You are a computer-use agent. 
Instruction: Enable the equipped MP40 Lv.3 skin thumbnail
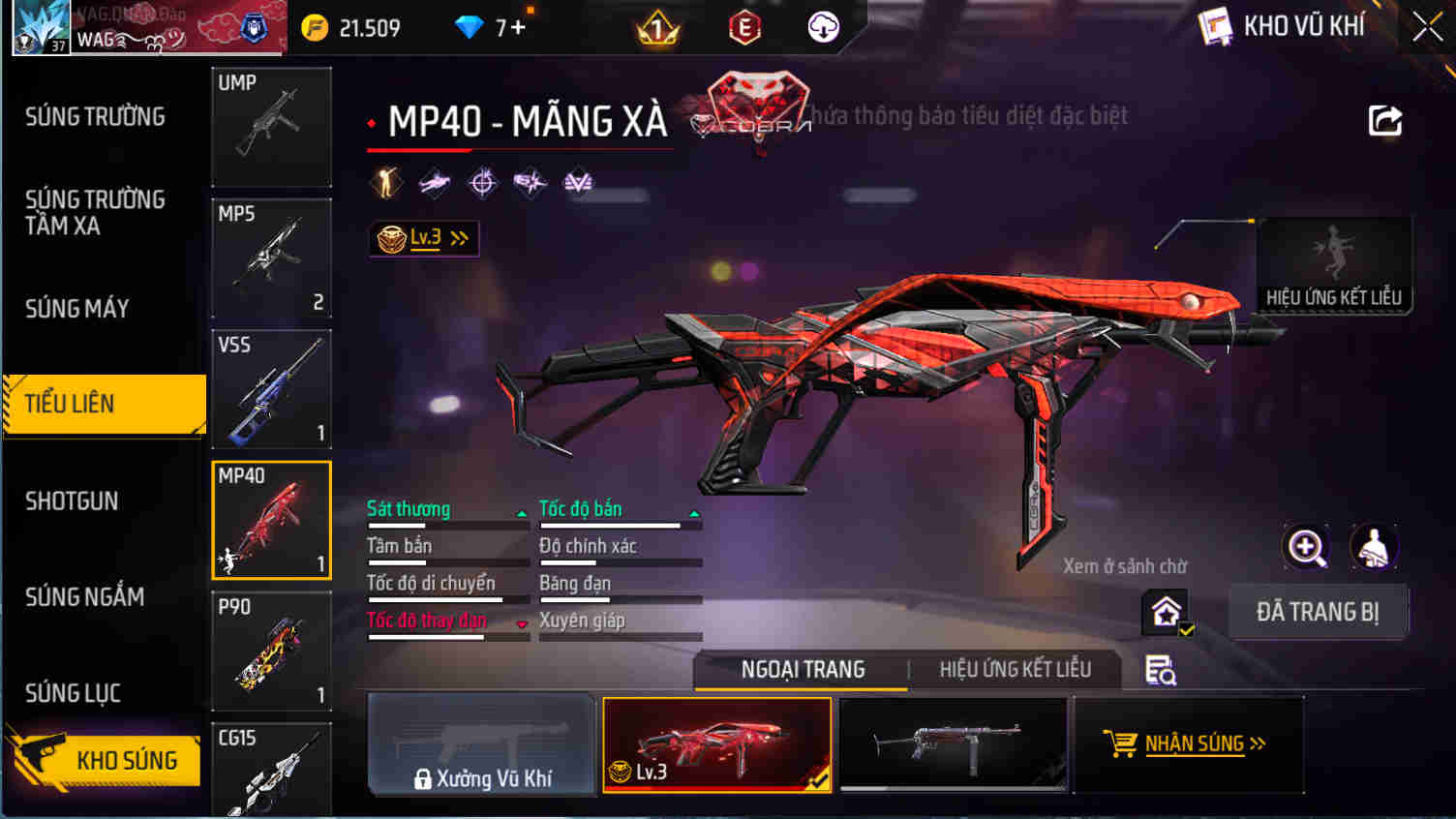tap(716, 744)
